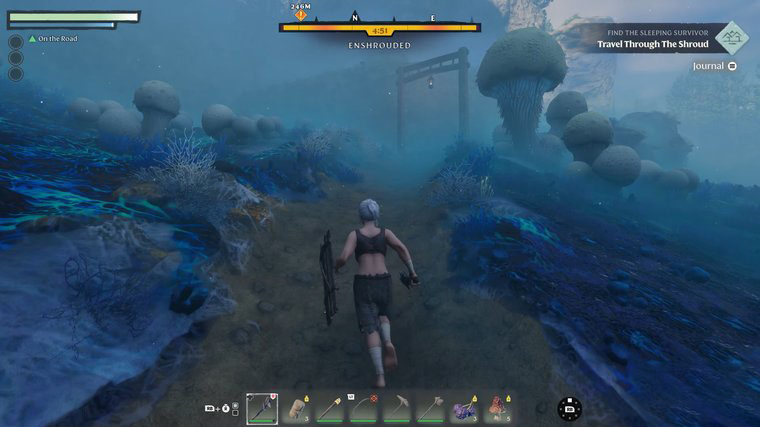Viewport: 760px width, 427px height.
Task: Equip the torch from the hotbar
Action: coord(330,408)
